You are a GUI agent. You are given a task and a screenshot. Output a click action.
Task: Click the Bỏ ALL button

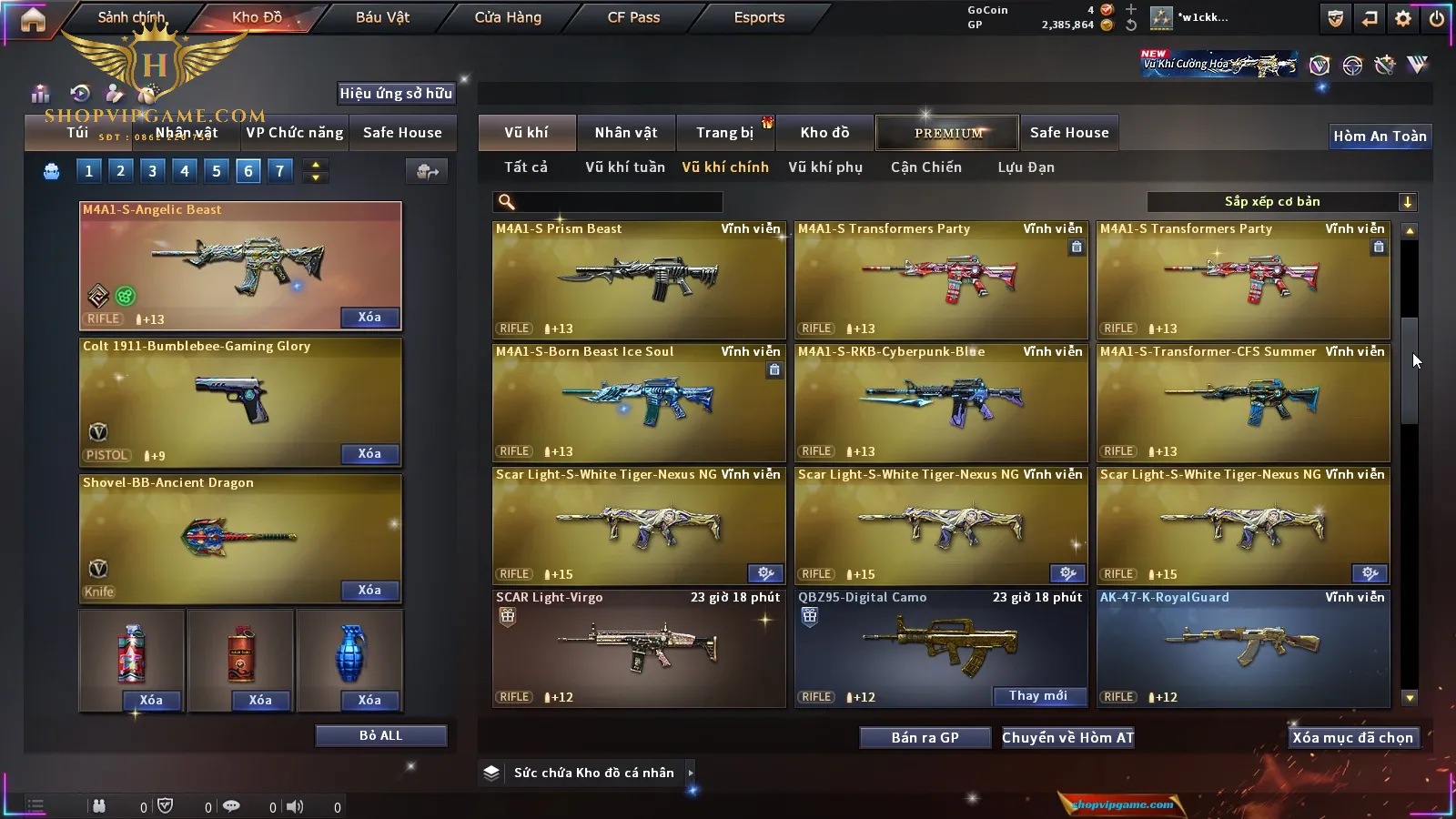380,735
